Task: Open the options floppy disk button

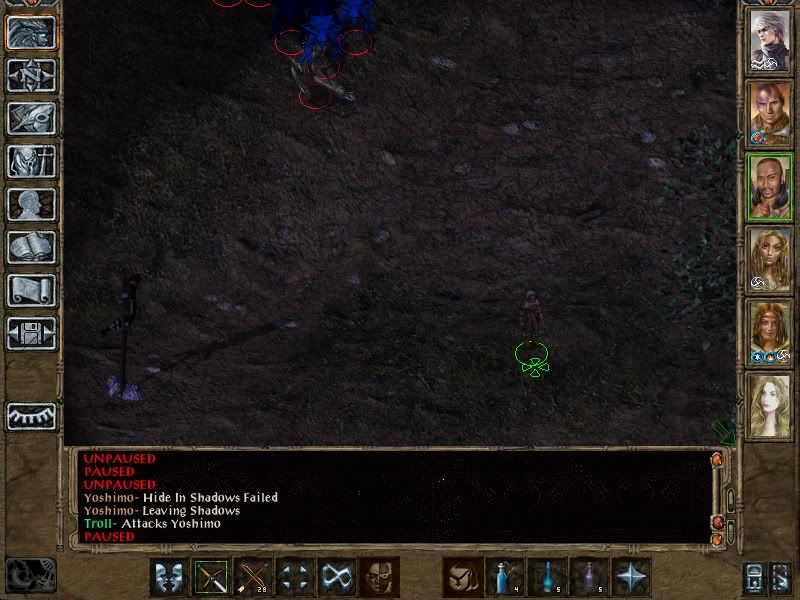Action: [x=32, y=332]
